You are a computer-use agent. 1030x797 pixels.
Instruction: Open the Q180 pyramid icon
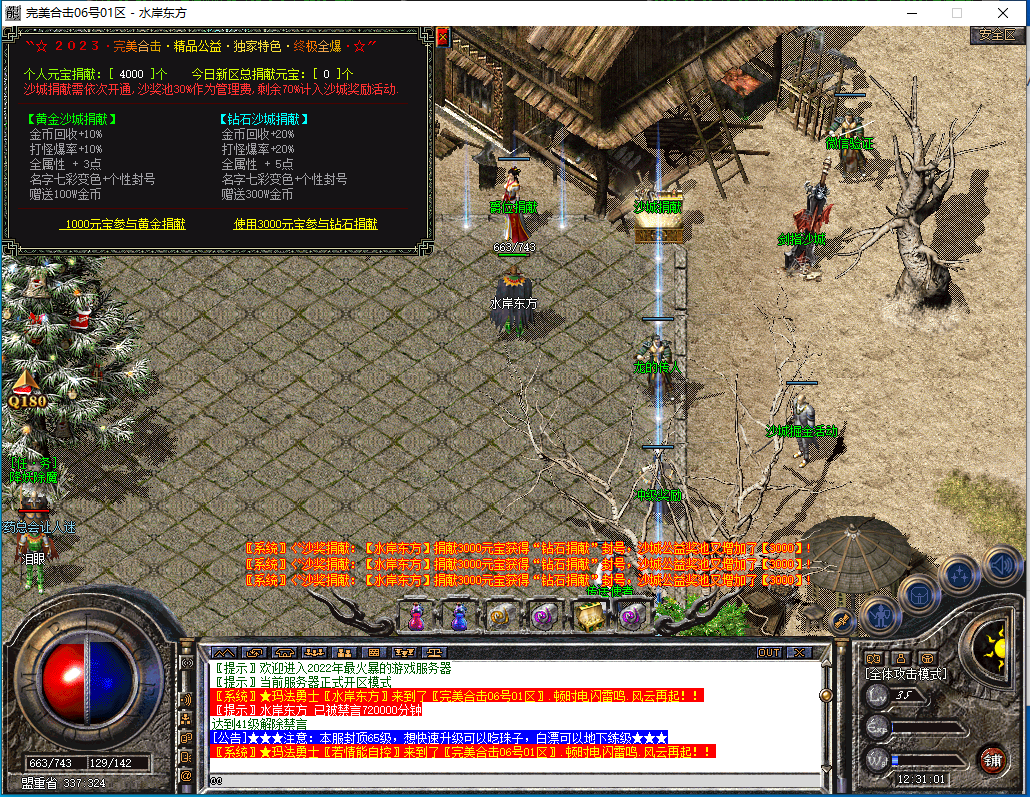[27, 387]
